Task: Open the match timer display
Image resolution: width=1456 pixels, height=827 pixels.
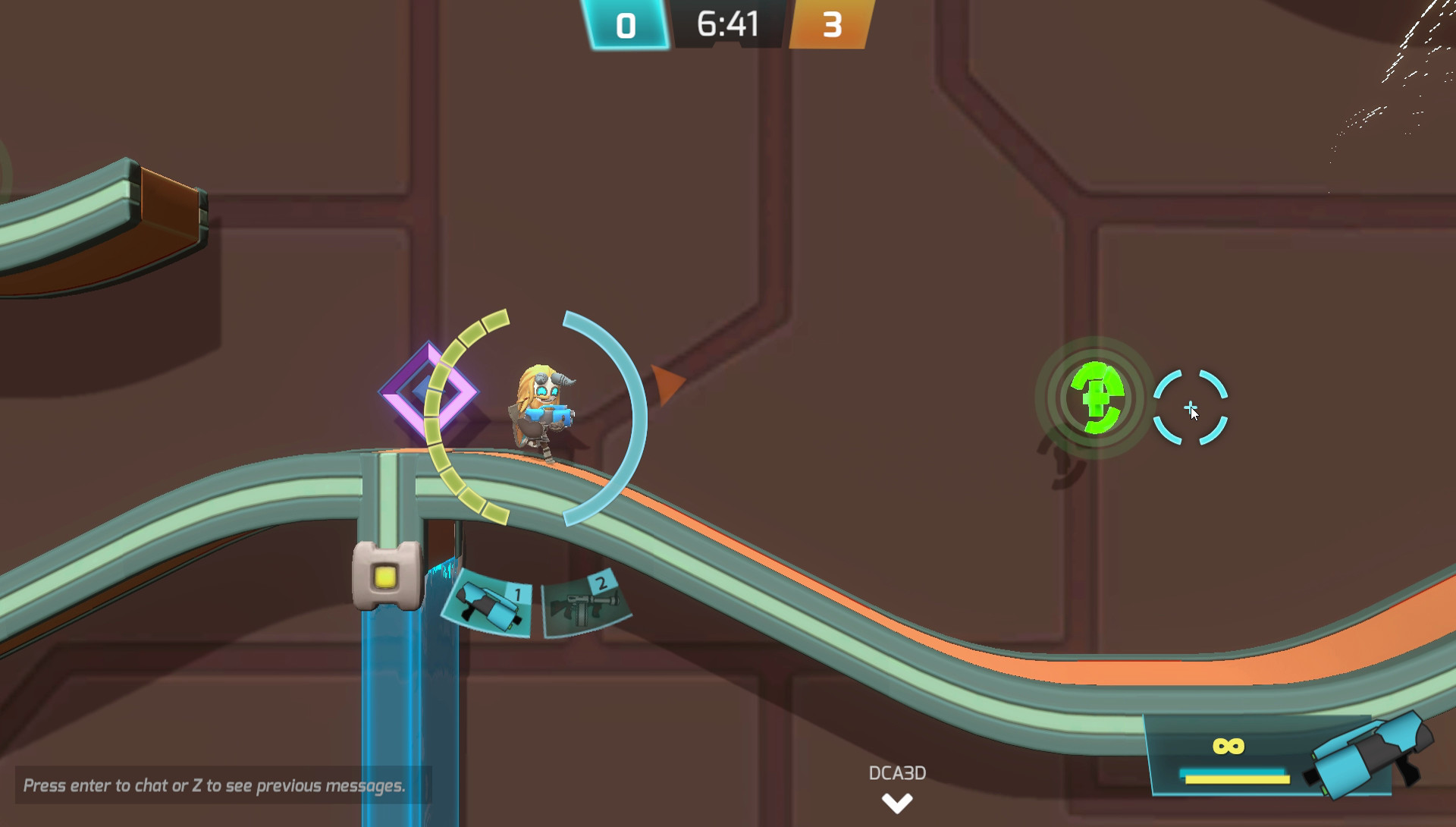Action: tap(729, 24)
